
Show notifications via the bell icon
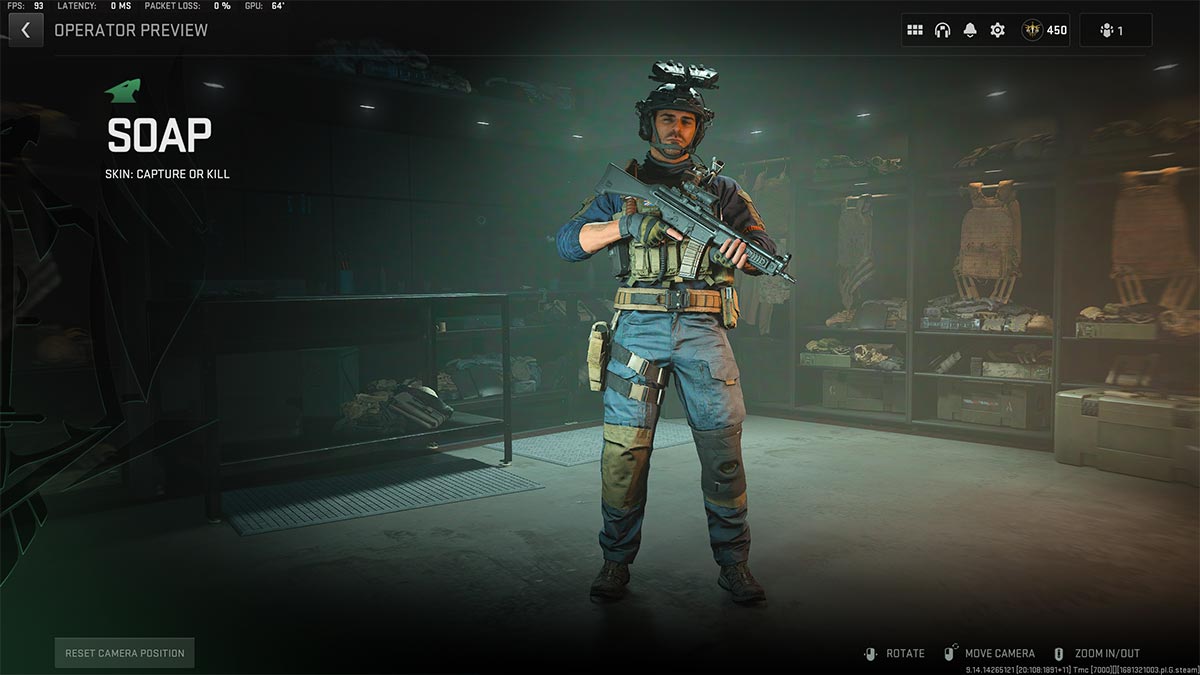point(969,30)
